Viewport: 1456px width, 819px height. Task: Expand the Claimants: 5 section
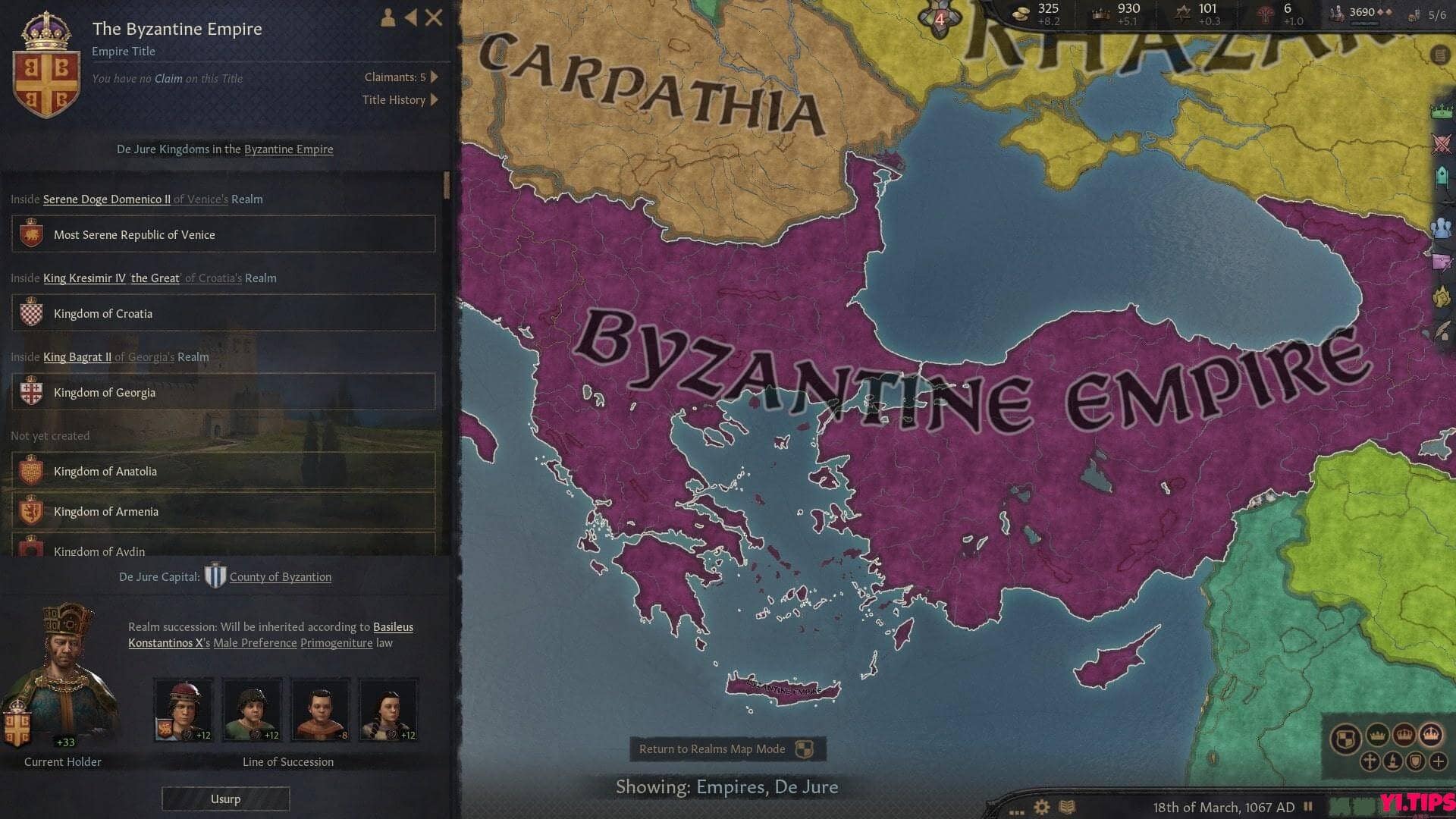[397, 77]
